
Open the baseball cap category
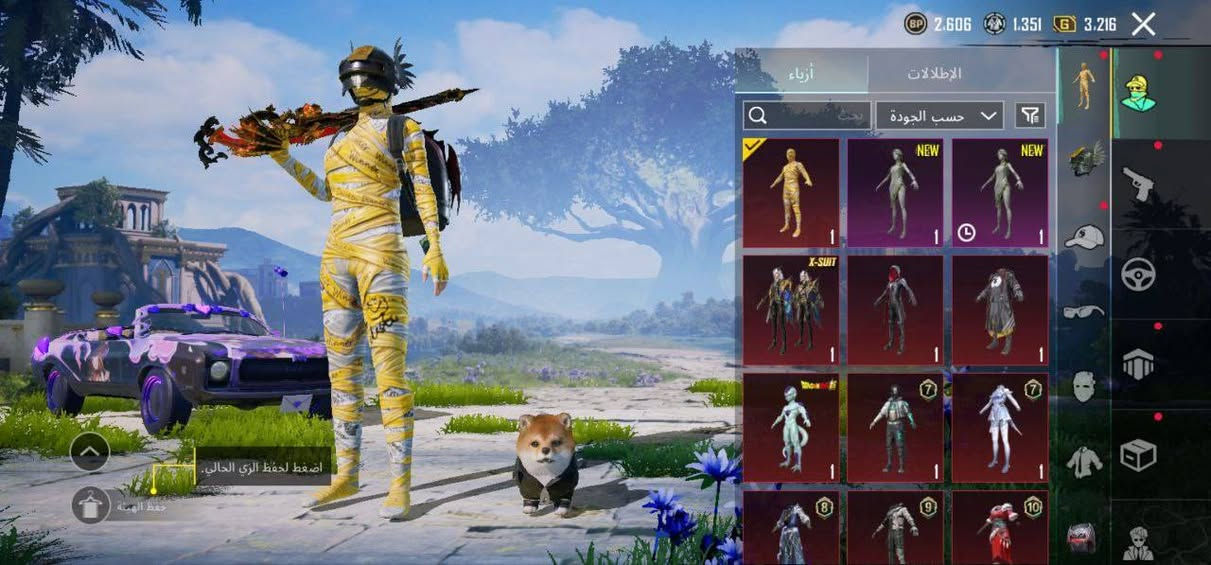coord(1085,236)
